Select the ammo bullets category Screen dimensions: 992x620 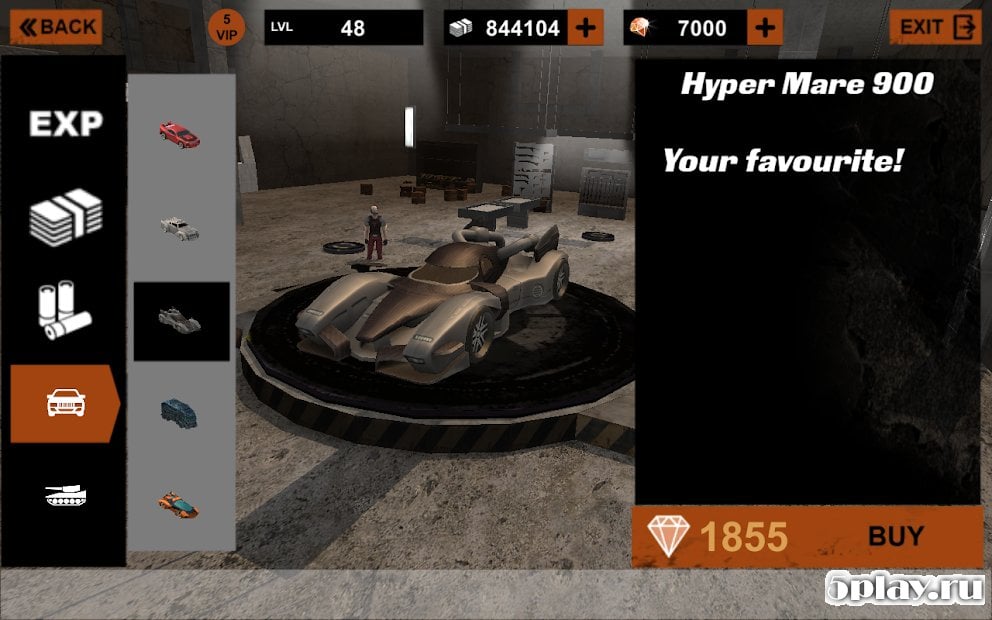66,309
